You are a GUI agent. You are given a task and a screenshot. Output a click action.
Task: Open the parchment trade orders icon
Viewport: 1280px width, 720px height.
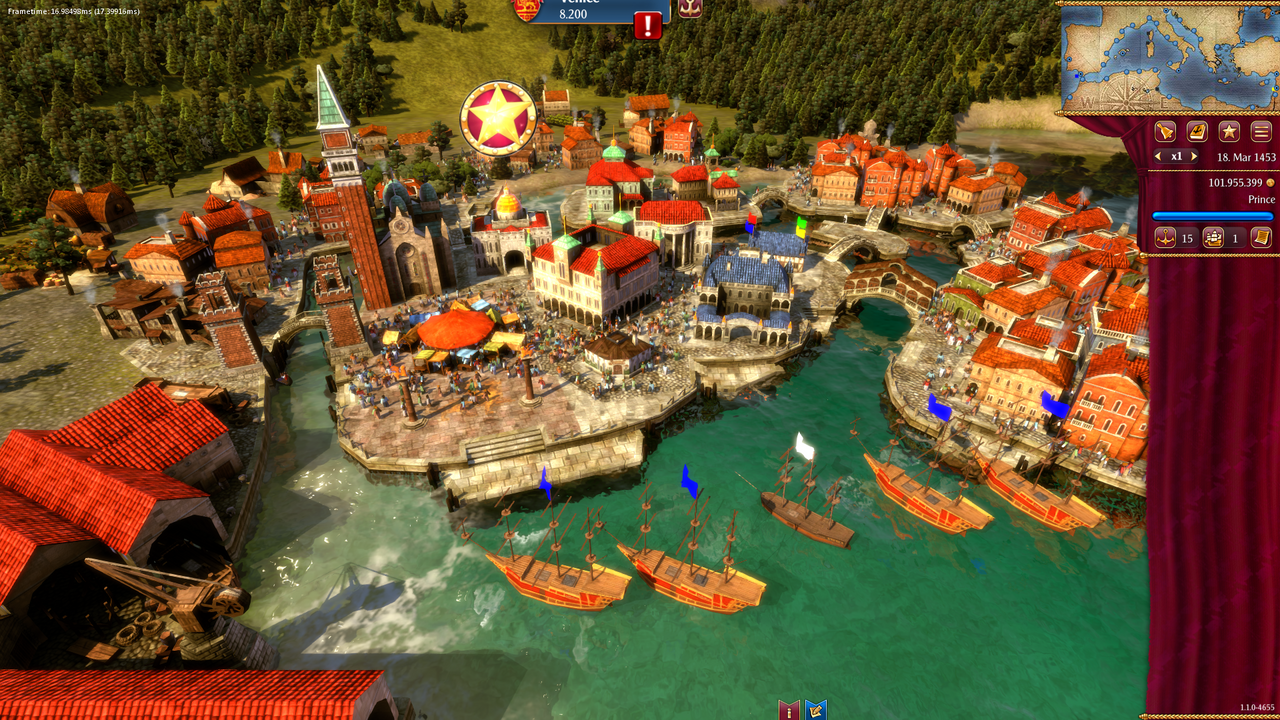[x=1262, y=238]
